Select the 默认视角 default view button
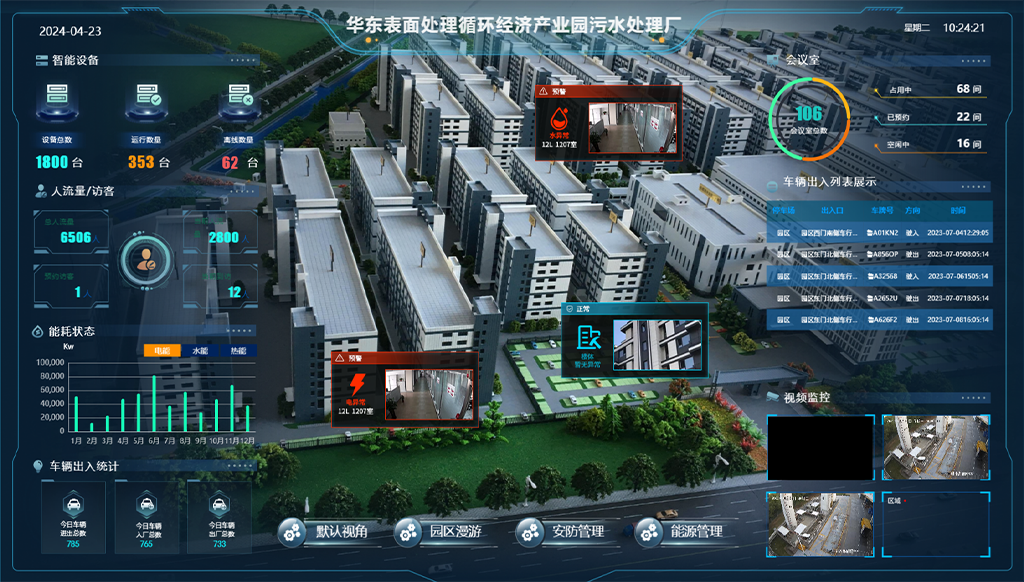The width and height of the screenshot is (1024, 582). (326, 532)
